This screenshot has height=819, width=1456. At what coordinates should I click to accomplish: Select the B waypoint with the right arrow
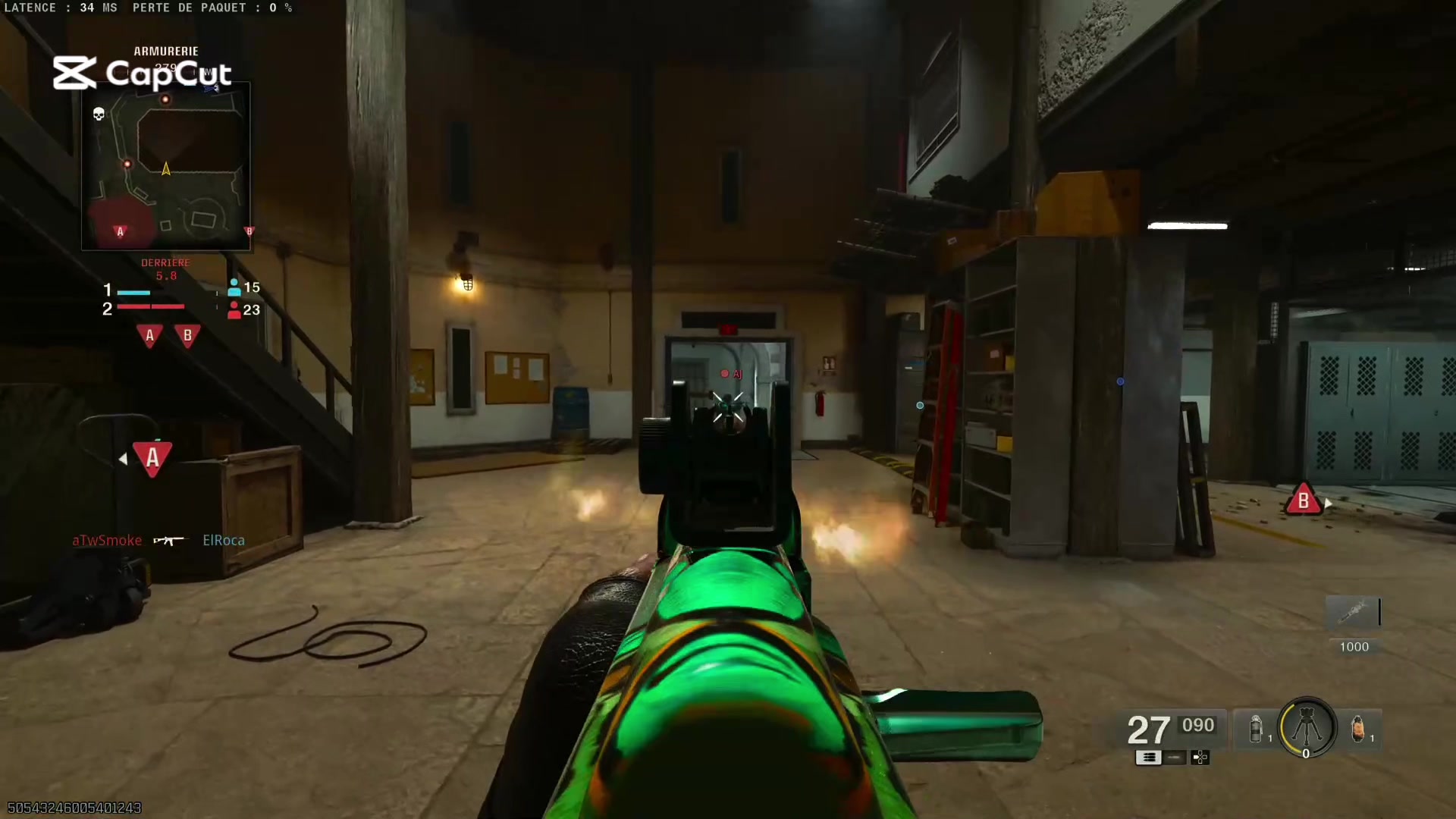[x=1303, y=500]
